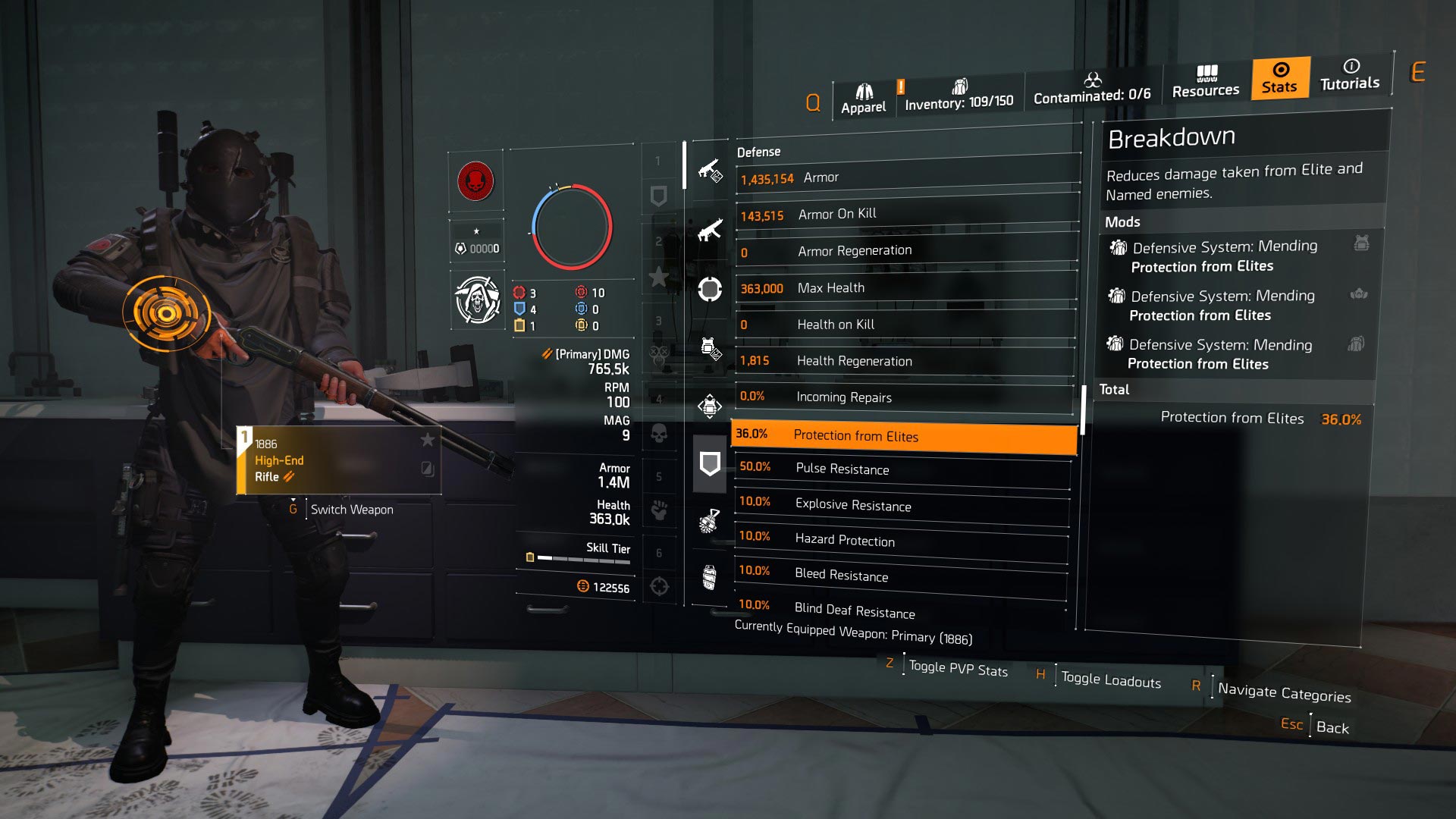This screenshot has height=819, width=1456.
Task: Open the Apparel tab
Action: click(x=863, y=96)
